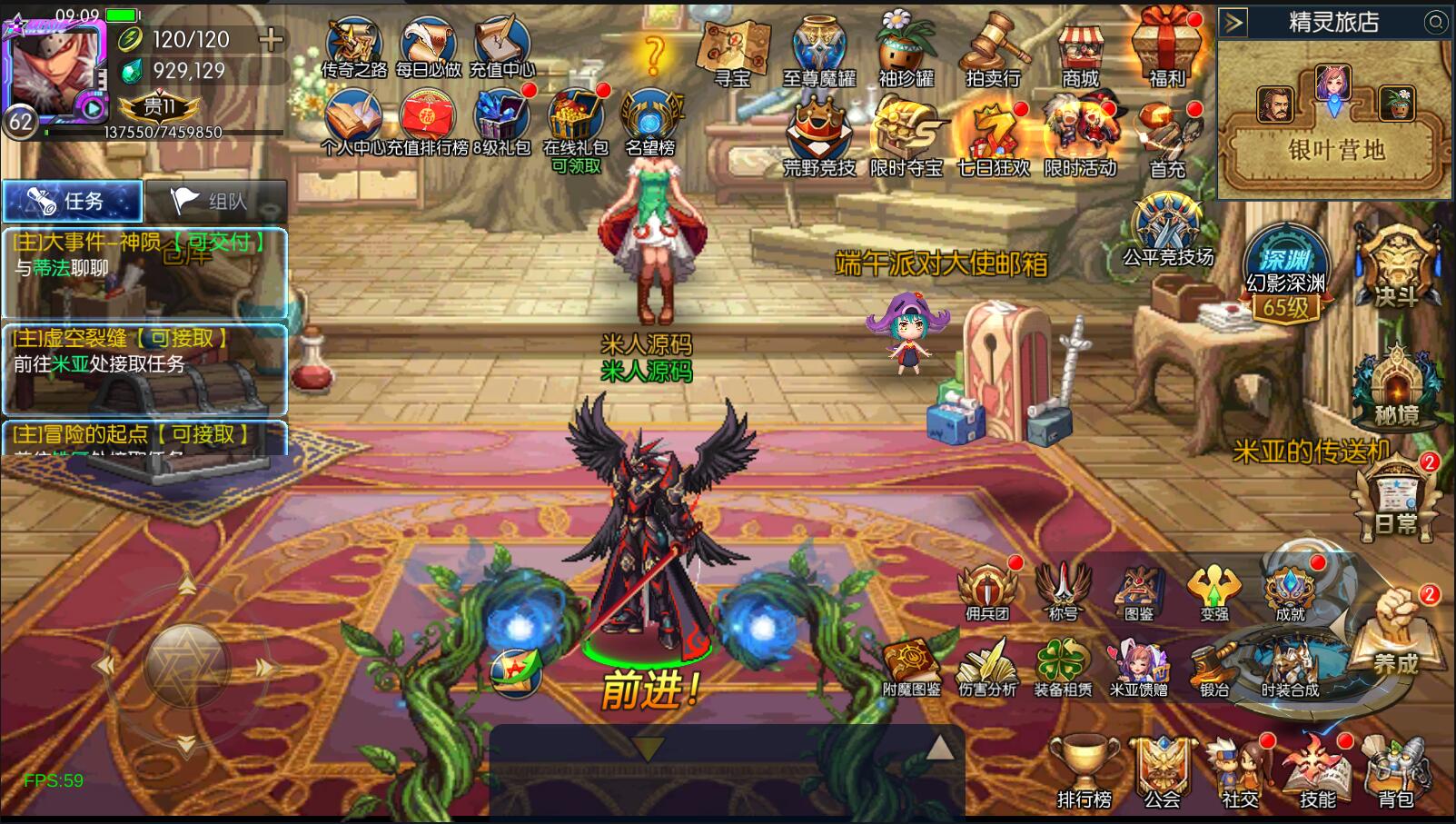Viewport: 1456px width, 824px height.
Task: Select the 任务 quest tab
Action: [x=73, y=201]
